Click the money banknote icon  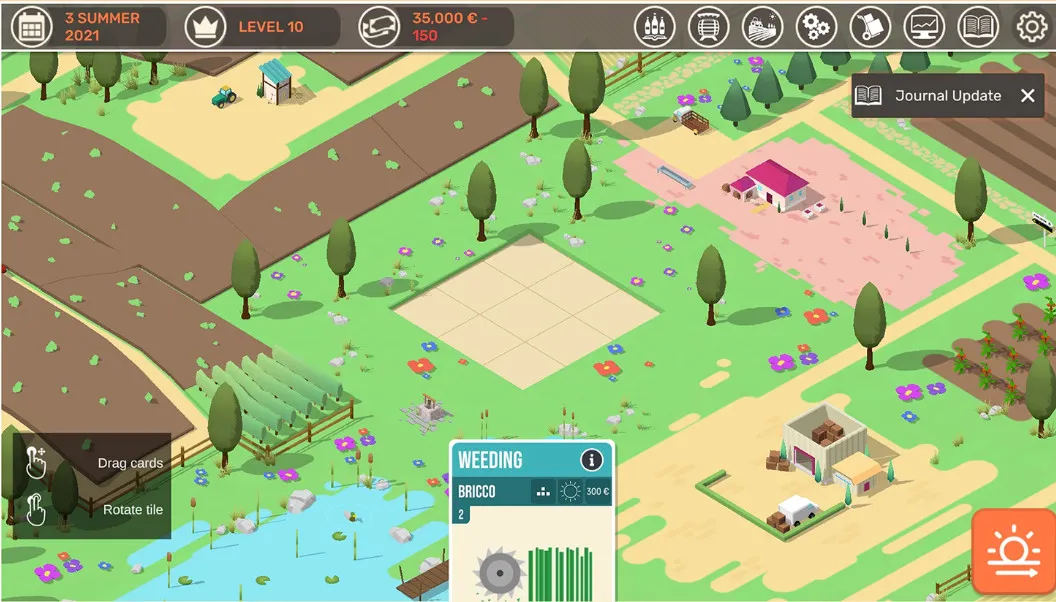379,27
